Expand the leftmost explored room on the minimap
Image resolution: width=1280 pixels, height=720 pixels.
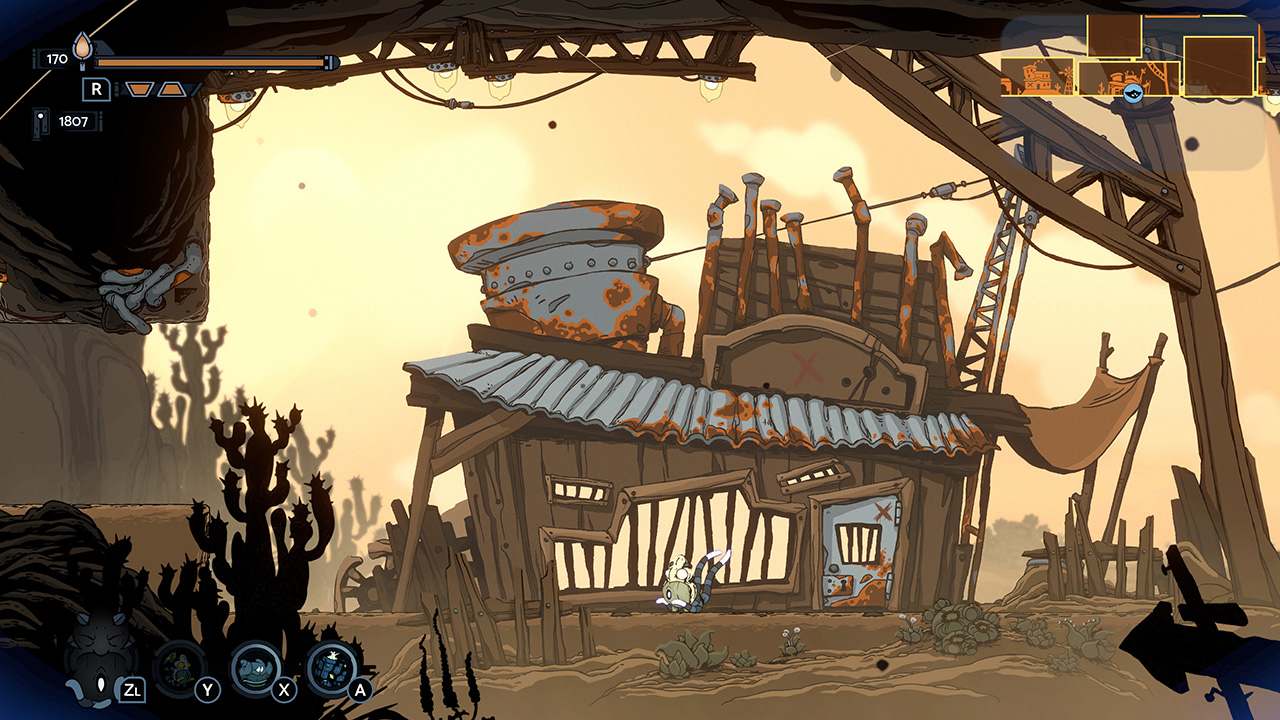point(1037,77)
